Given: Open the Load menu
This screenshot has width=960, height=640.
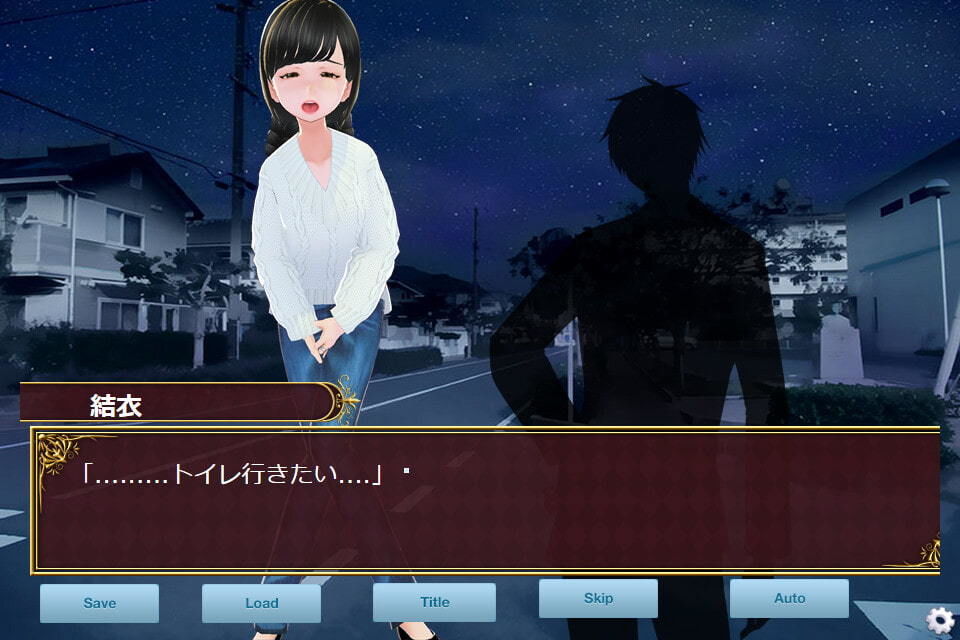Looking at the screenshot, I should [261, 603].
